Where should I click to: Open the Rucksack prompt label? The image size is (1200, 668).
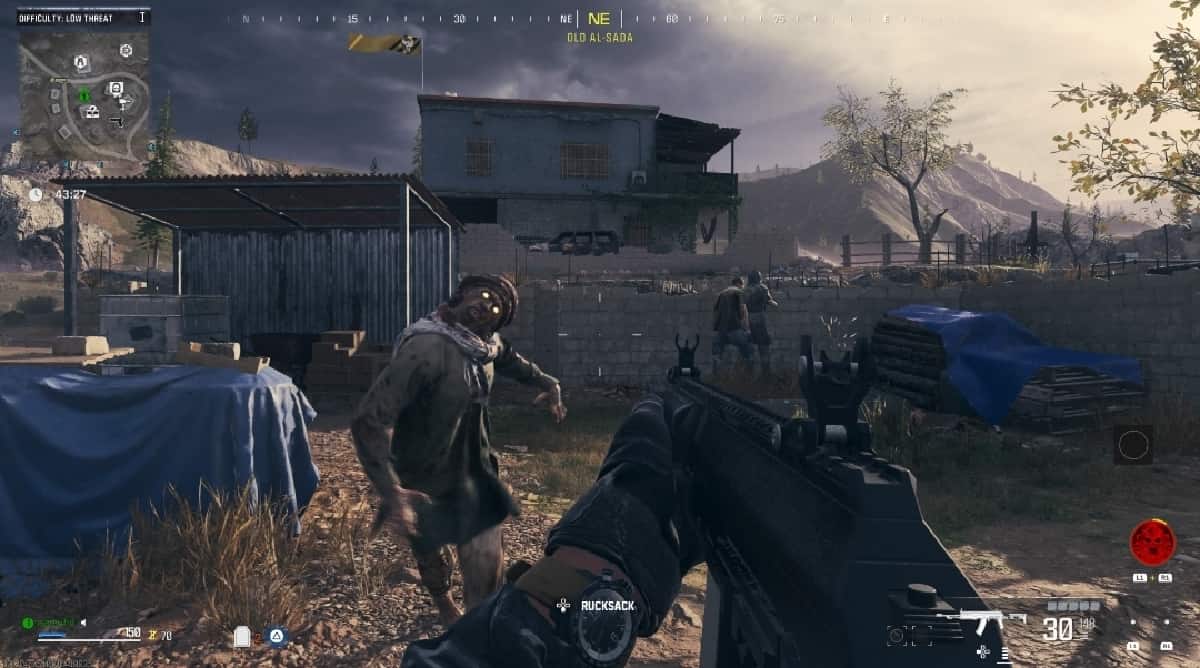607,605
